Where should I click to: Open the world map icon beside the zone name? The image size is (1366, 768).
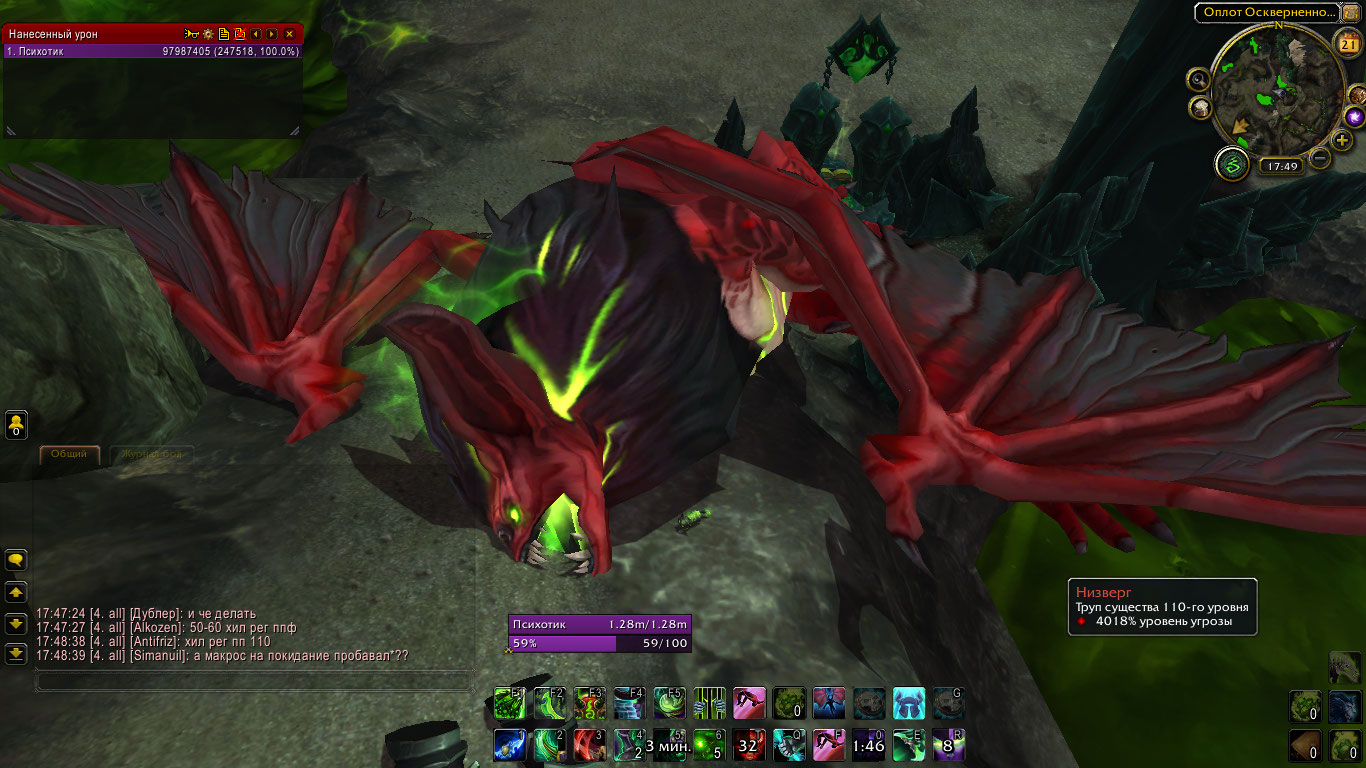(x=1352, y=12)
